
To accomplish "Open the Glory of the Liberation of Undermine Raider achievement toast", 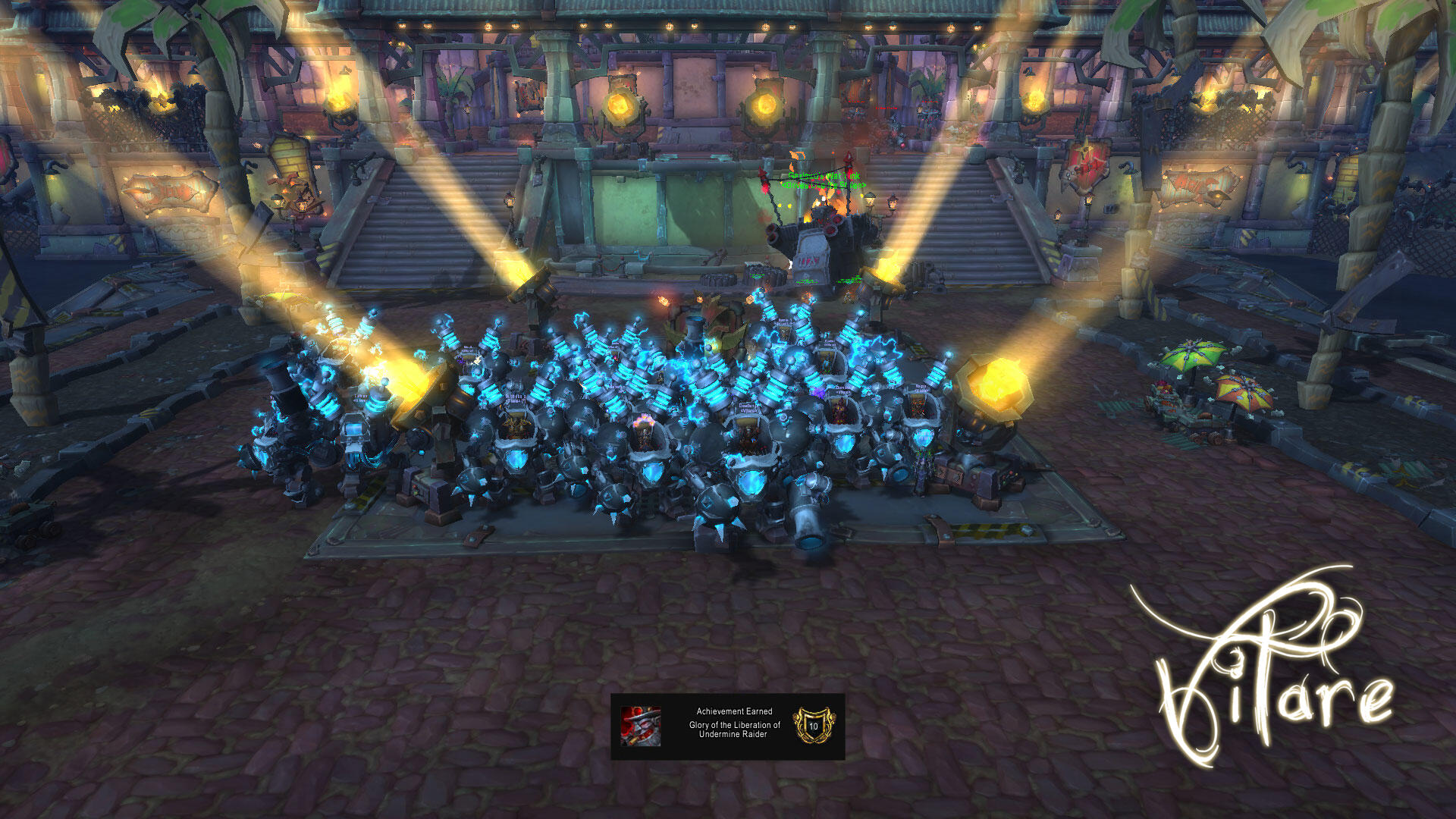I will (x=733, y=726).
